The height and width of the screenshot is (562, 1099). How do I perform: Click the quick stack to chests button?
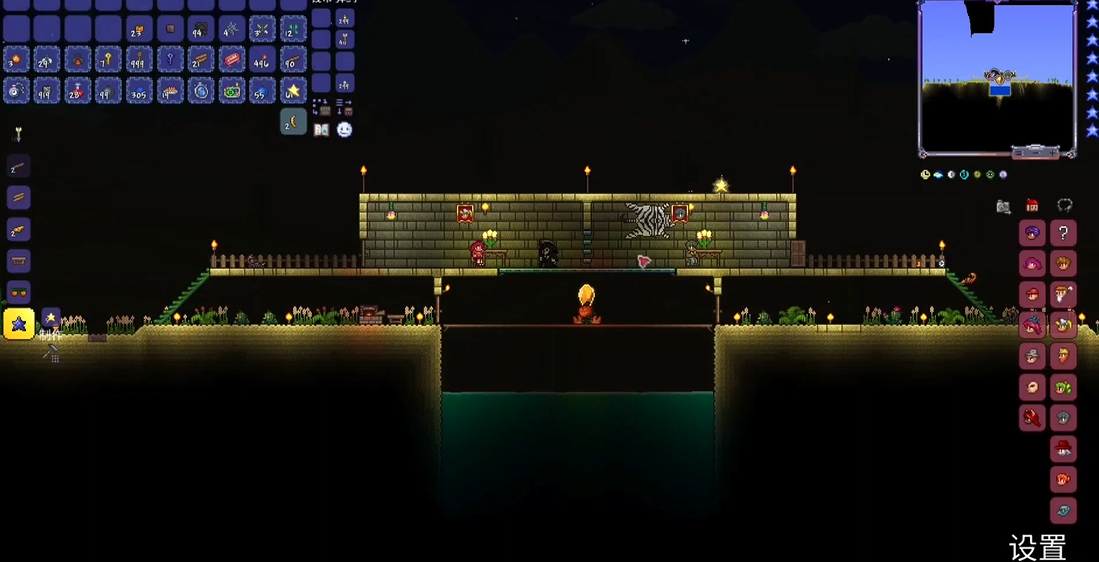click(x=321, y=107)
